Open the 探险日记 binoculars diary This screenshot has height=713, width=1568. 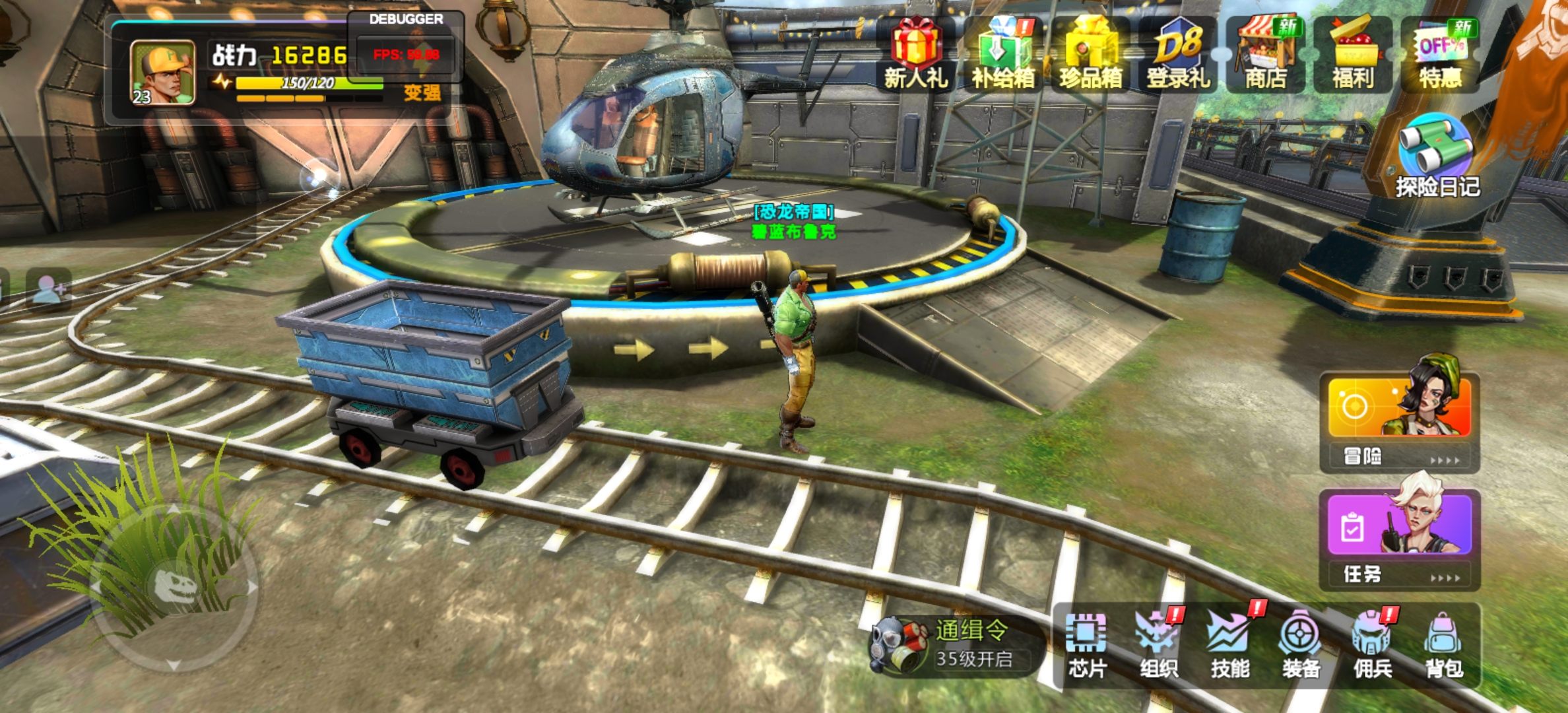coord(1437,156)
